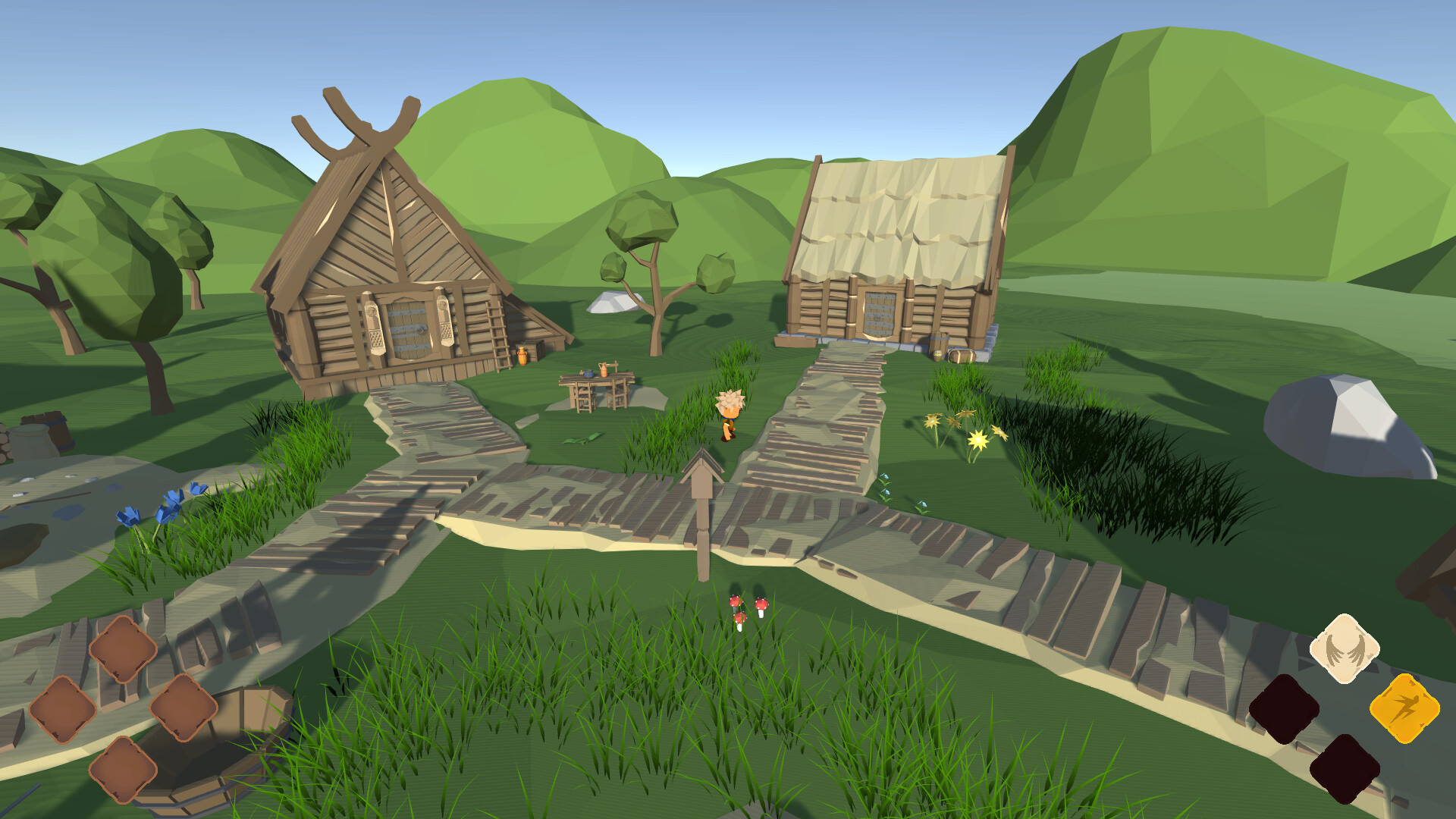This screenshot has height=819, width=1456.
Task: Open the wooden chest beside the thatched house
Action: coord(963,356)
